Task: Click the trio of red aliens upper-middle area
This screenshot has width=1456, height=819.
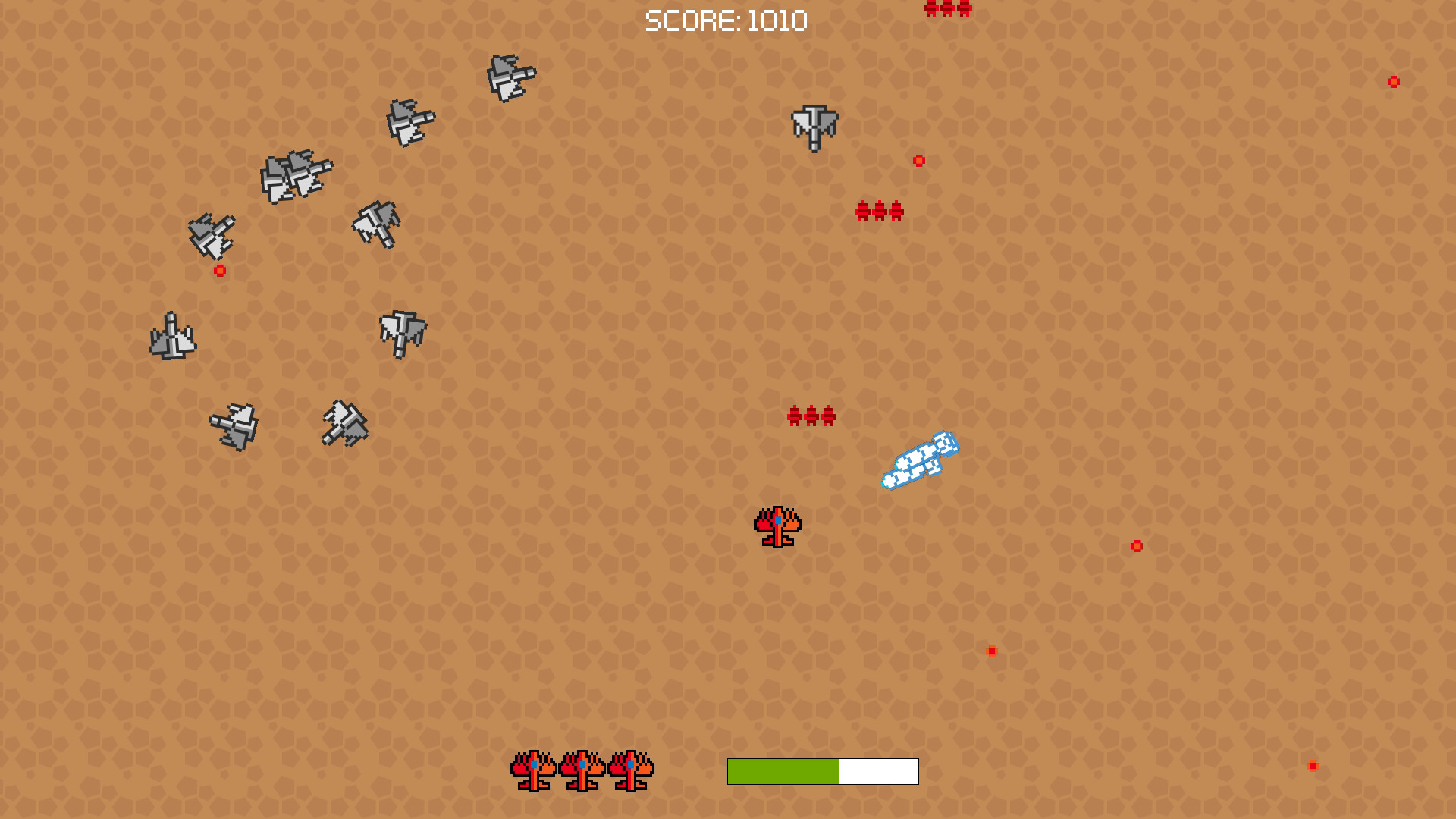Action: pyautogui.click(x=880, y=211)
